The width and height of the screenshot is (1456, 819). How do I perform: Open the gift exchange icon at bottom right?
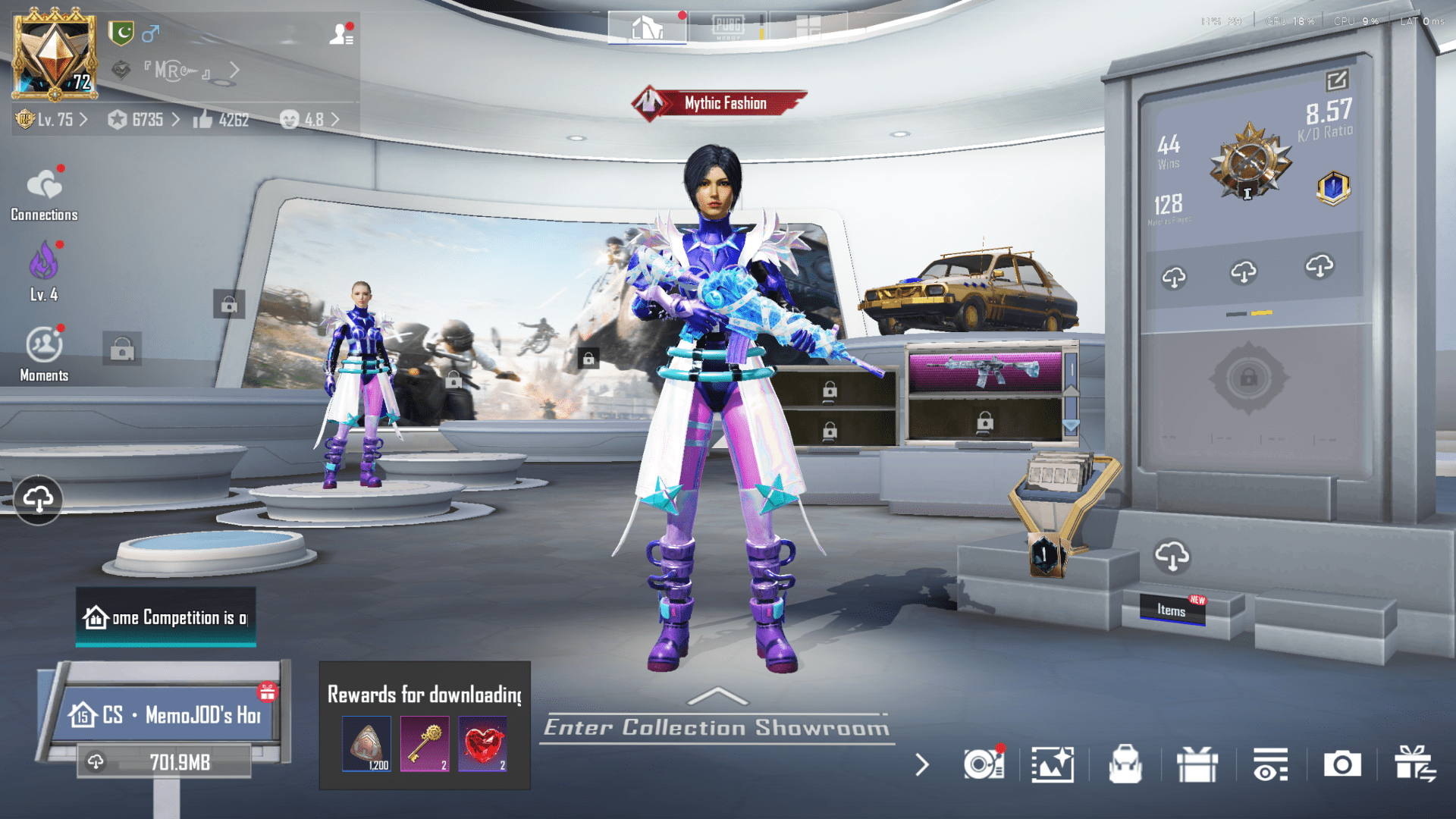1415,765
